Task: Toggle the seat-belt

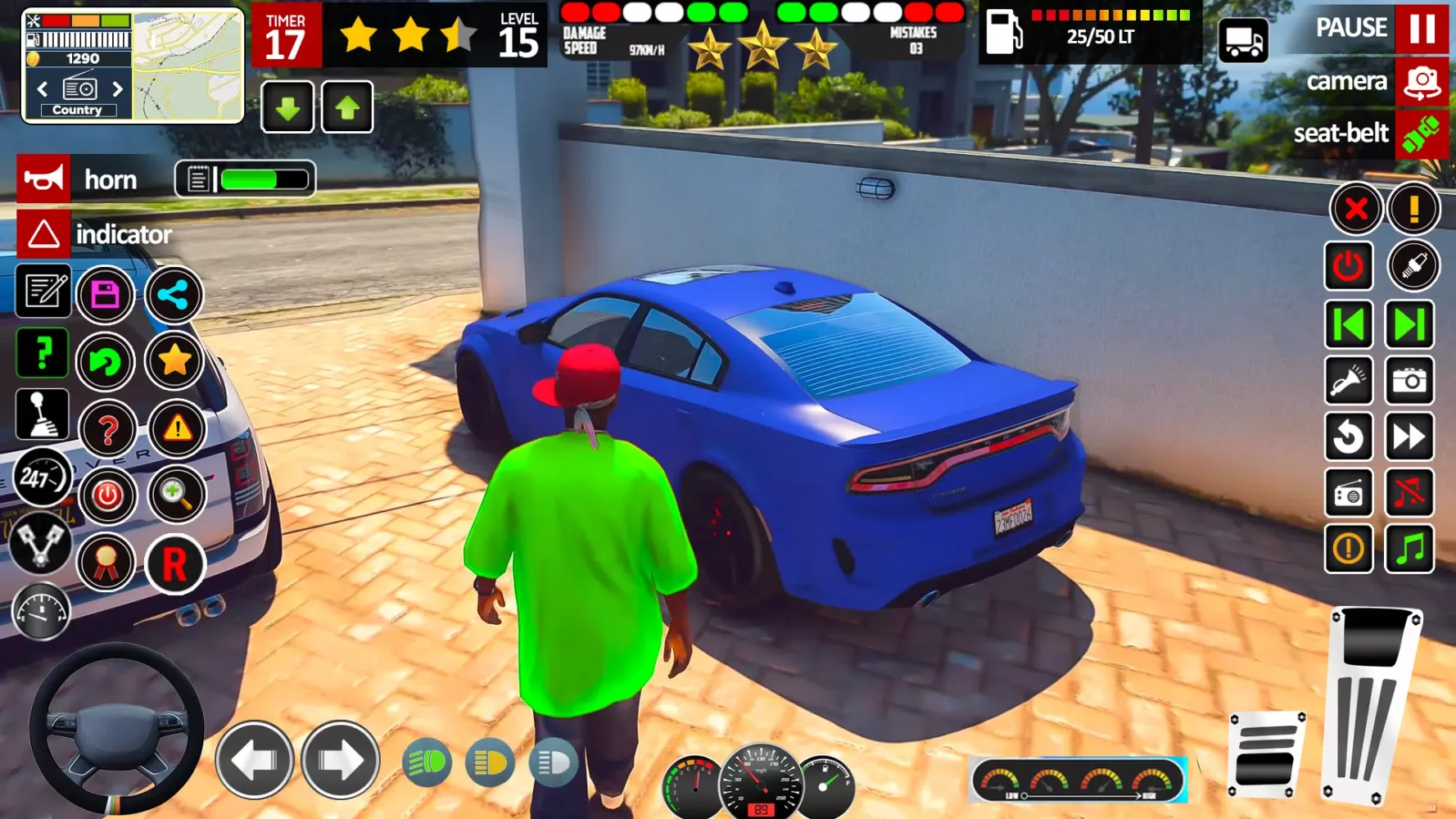Action: tap(1422, 134)
